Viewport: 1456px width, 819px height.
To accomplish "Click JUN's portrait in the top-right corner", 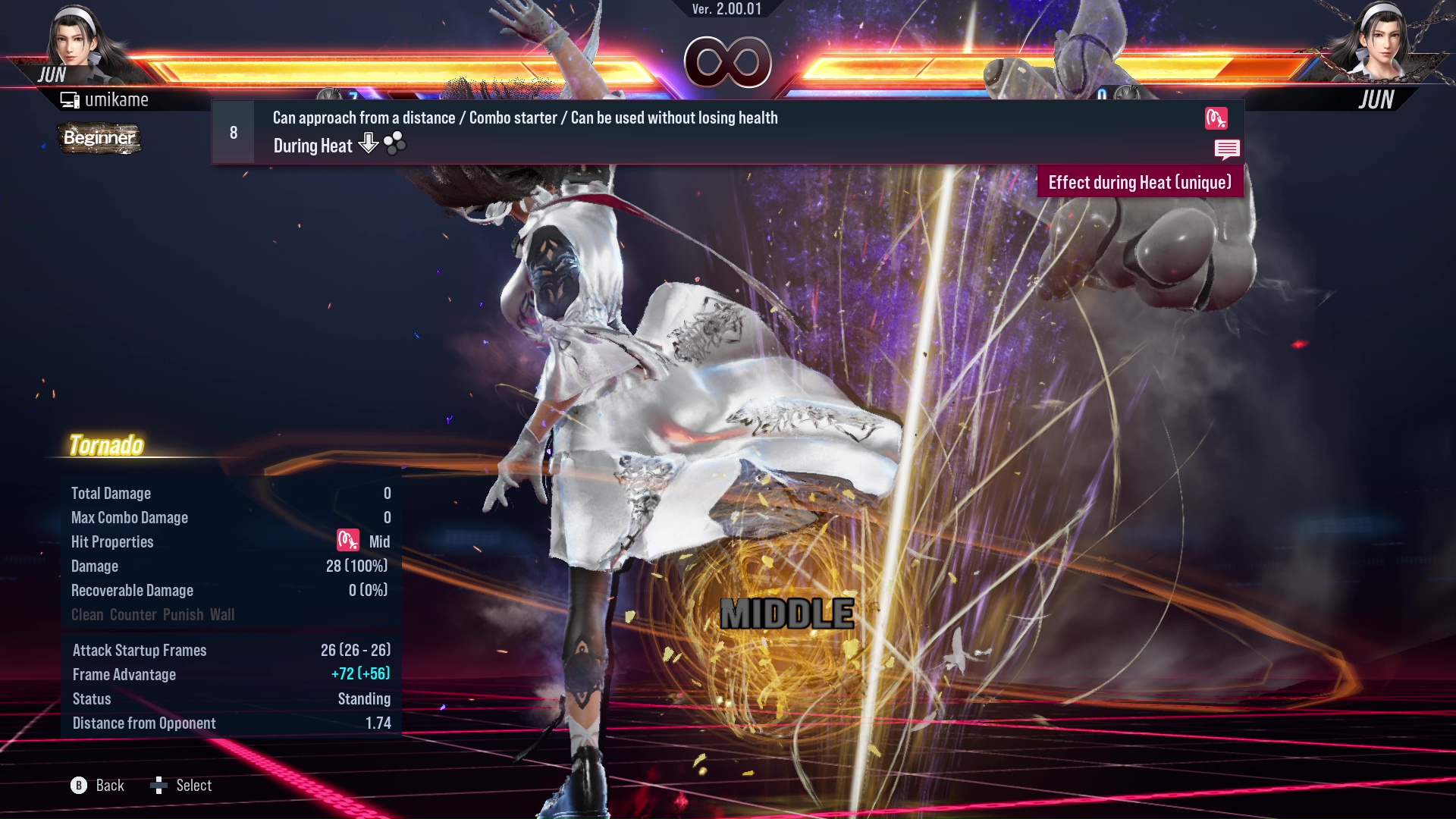I will tap(1388, 42).
